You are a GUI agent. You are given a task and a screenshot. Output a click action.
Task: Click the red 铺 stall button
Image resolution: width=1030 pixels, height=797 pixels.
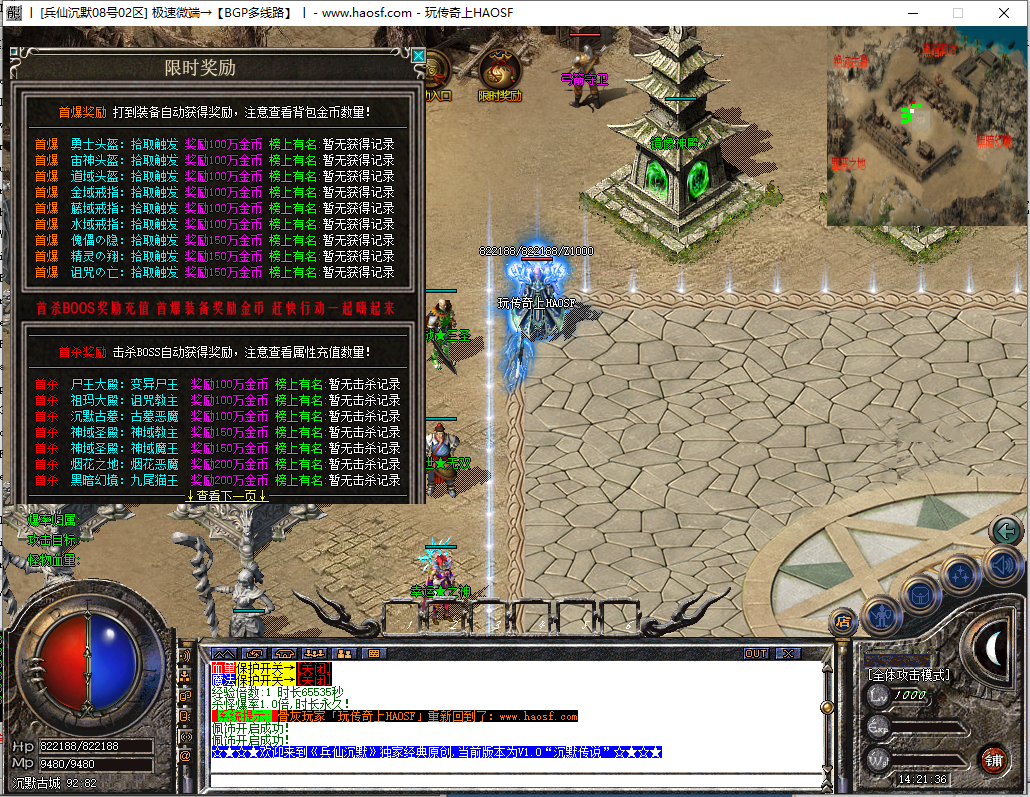coord(992,757)
